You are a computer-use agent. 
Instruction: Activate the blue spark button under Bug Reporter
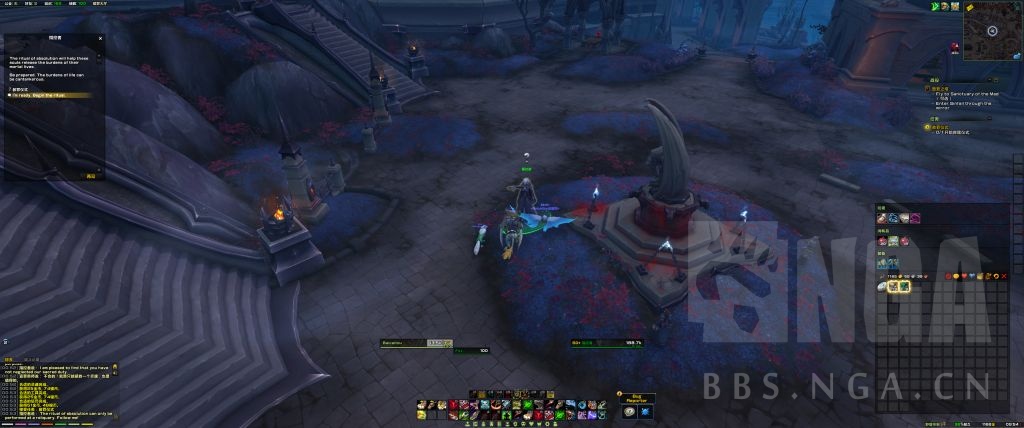click(x=644, y=412)
